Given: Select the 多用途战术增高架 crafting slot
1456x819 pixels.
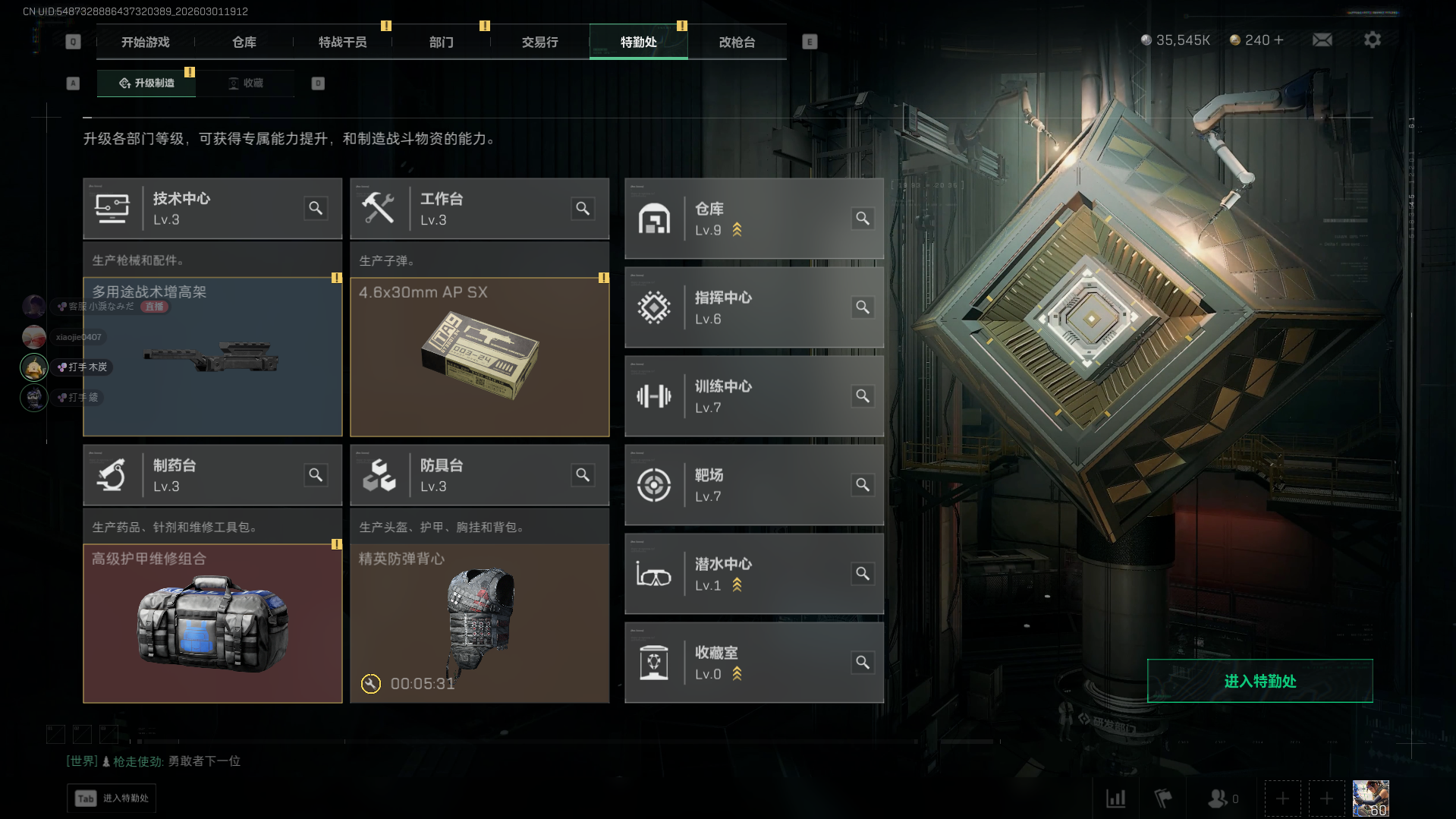Looking at the screenshot, I should [212, 357].
